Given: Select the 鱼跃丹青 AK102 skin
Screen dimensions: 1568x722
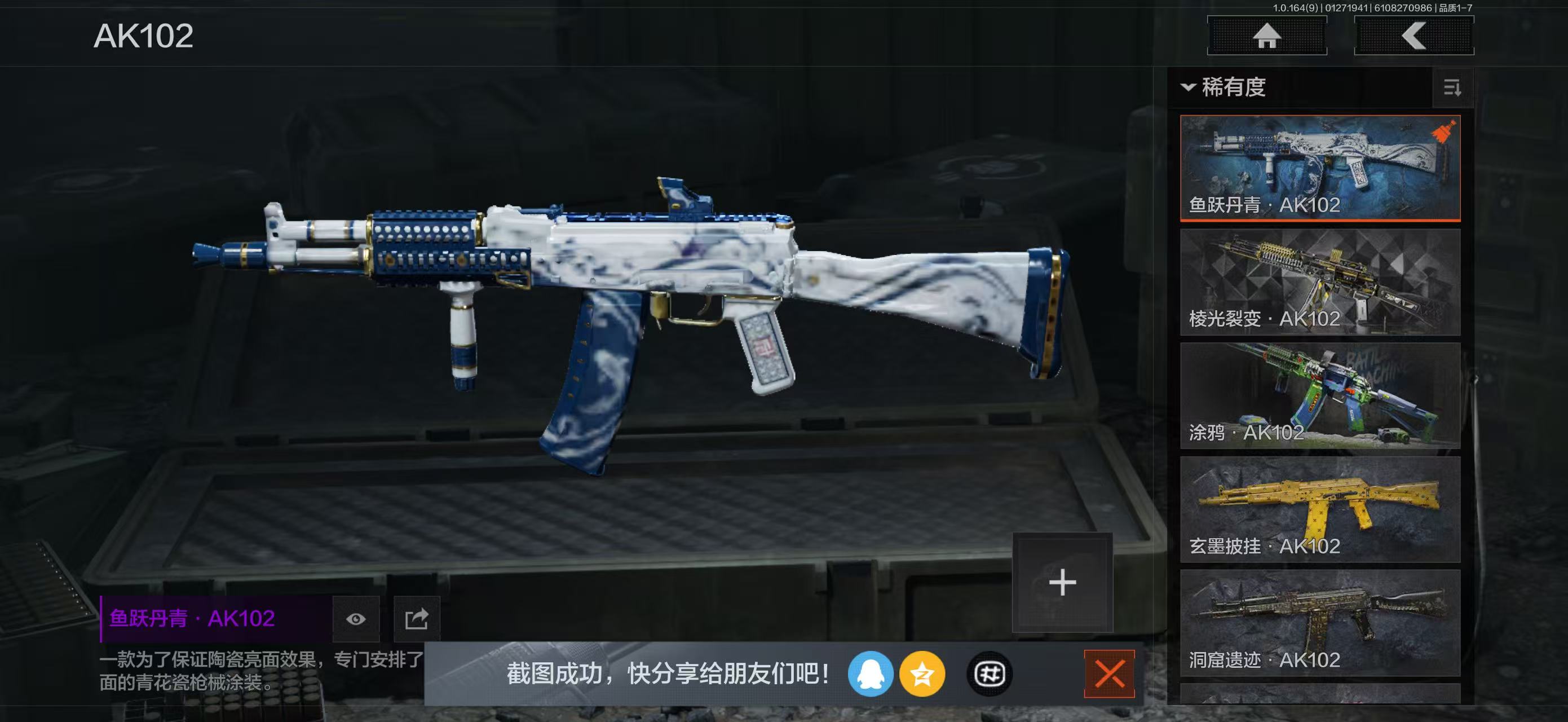Looking at the screenshot, I should point(1320,168).
